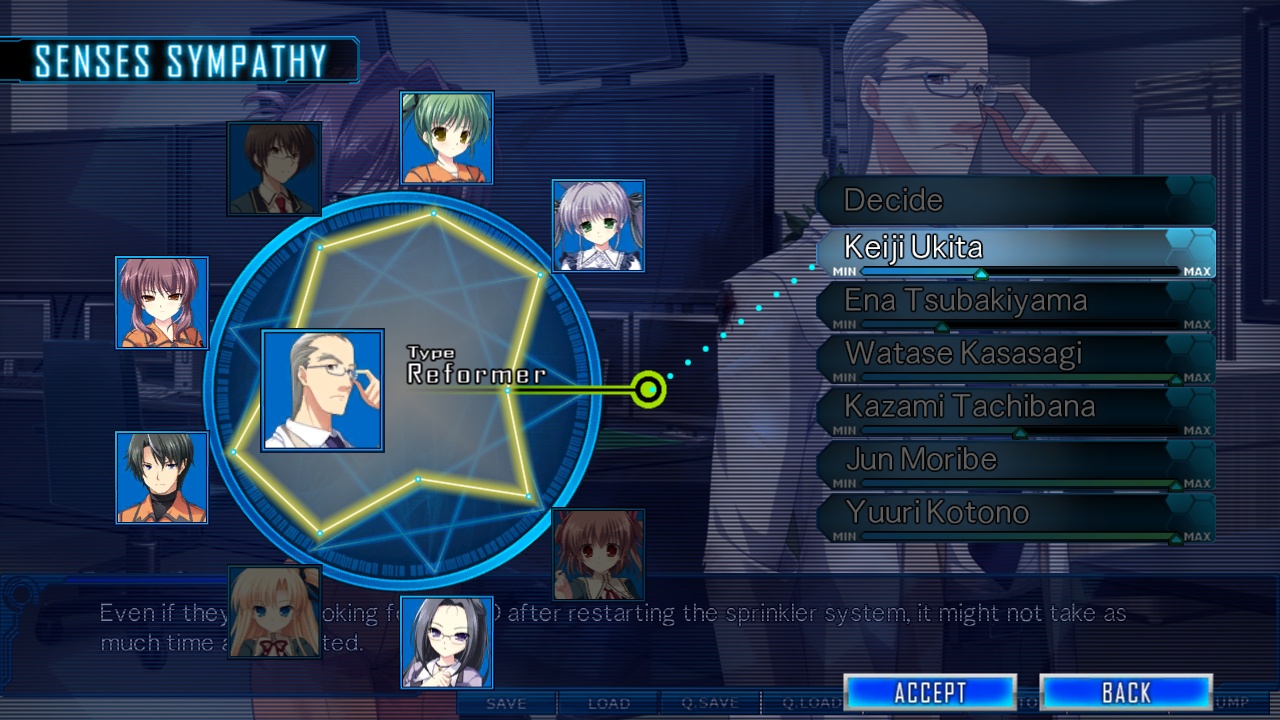The height and width of the screenshot is (720, 1280).
Task: Choose the black-haired woman with glasses portrait
Action: click(447, 643)
